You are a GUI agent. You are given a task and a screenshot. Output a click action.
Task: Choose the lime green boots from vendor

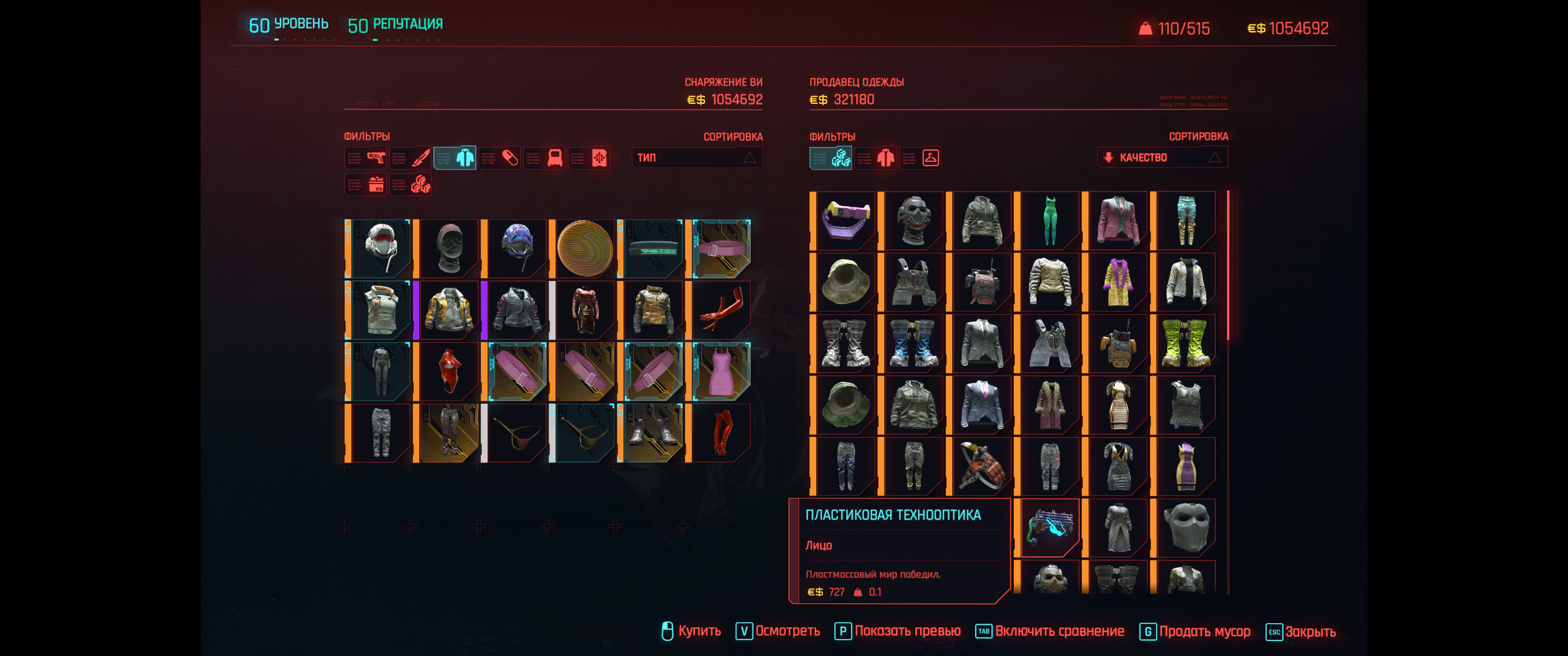click(x=1186, y=343)
